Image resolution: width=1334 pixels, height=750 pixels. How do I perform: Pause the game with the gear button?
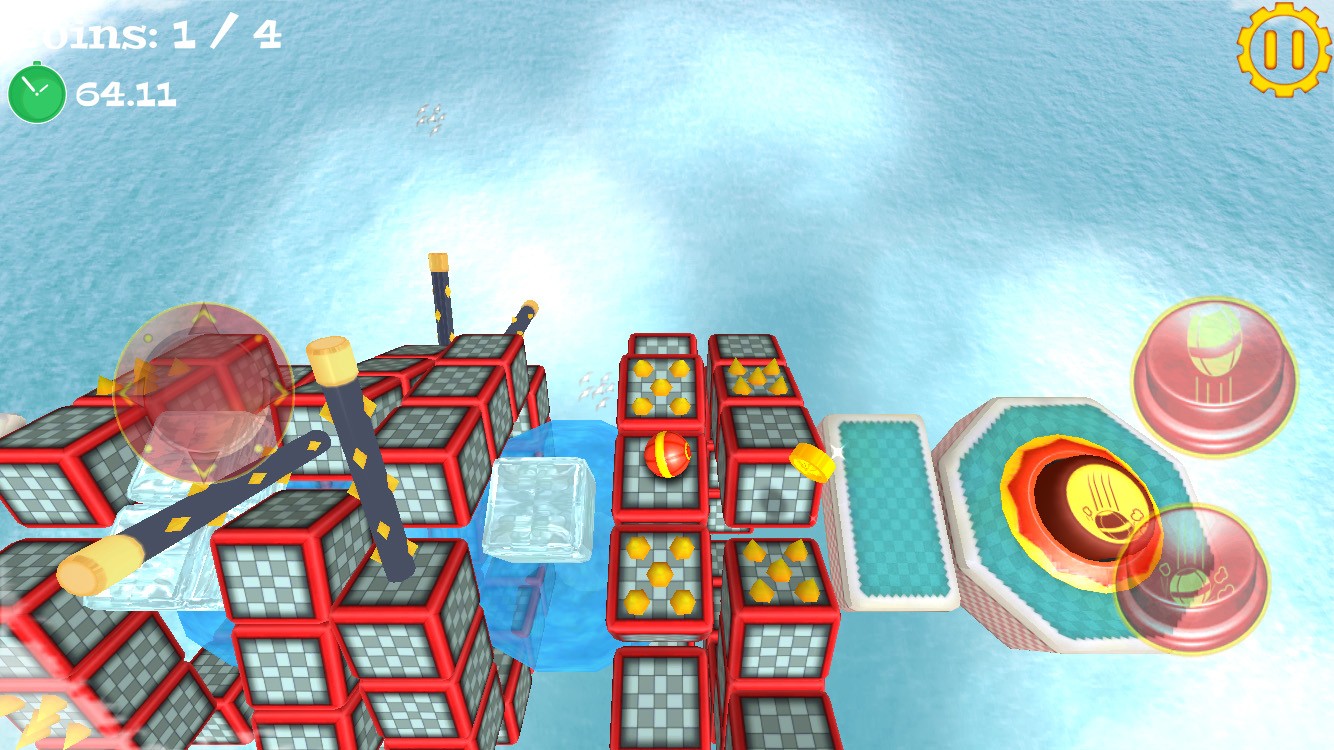(1283, 49)
